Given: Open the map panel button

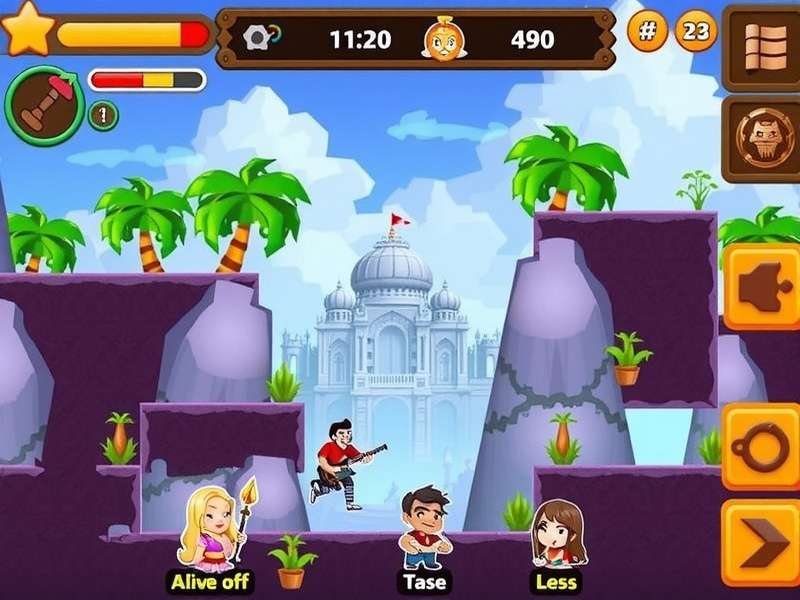Looking at the screenshot, I should click(x=768, y=44).
